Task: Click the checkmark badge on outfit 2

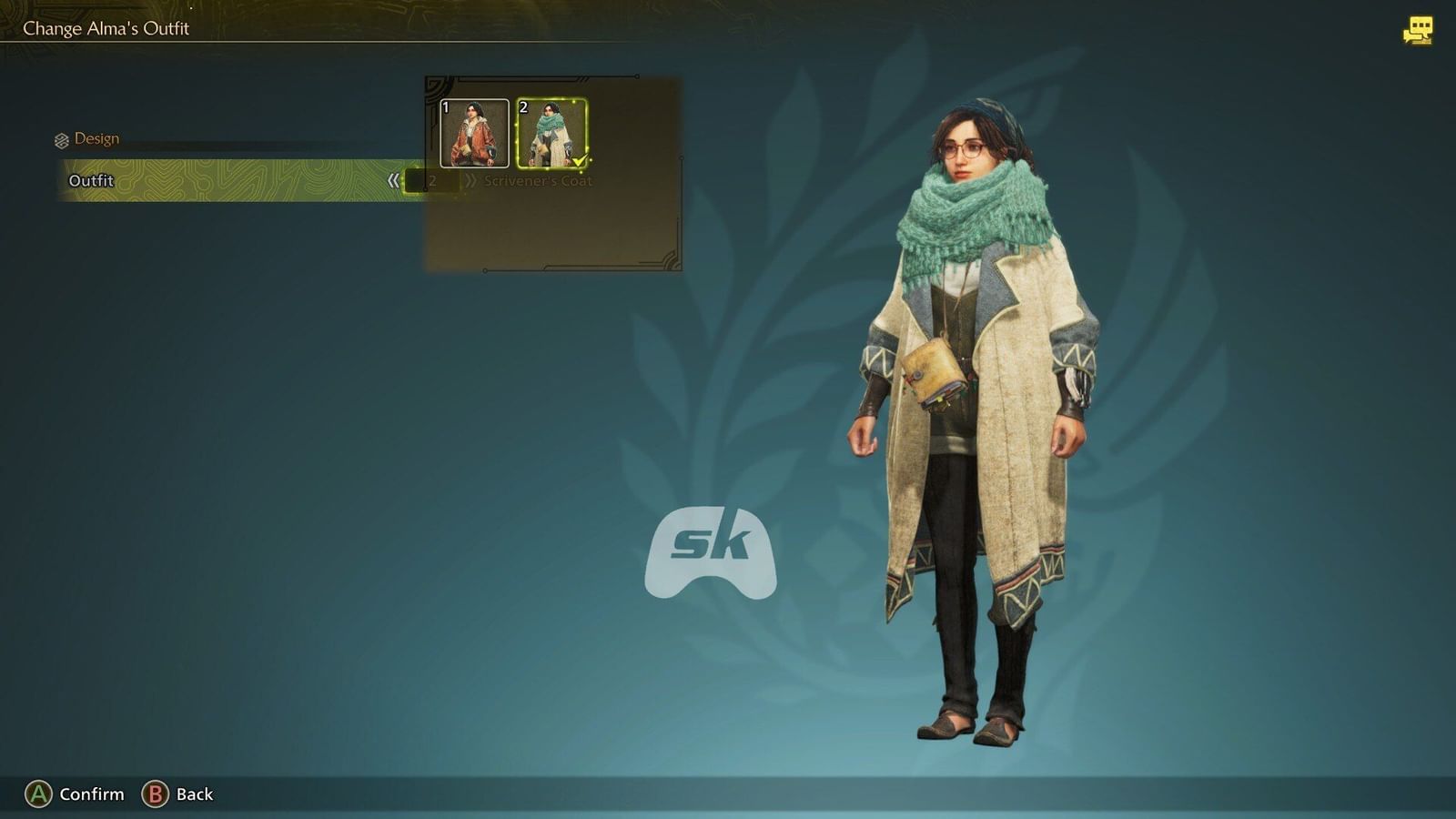Action: [x=581, y=158]
